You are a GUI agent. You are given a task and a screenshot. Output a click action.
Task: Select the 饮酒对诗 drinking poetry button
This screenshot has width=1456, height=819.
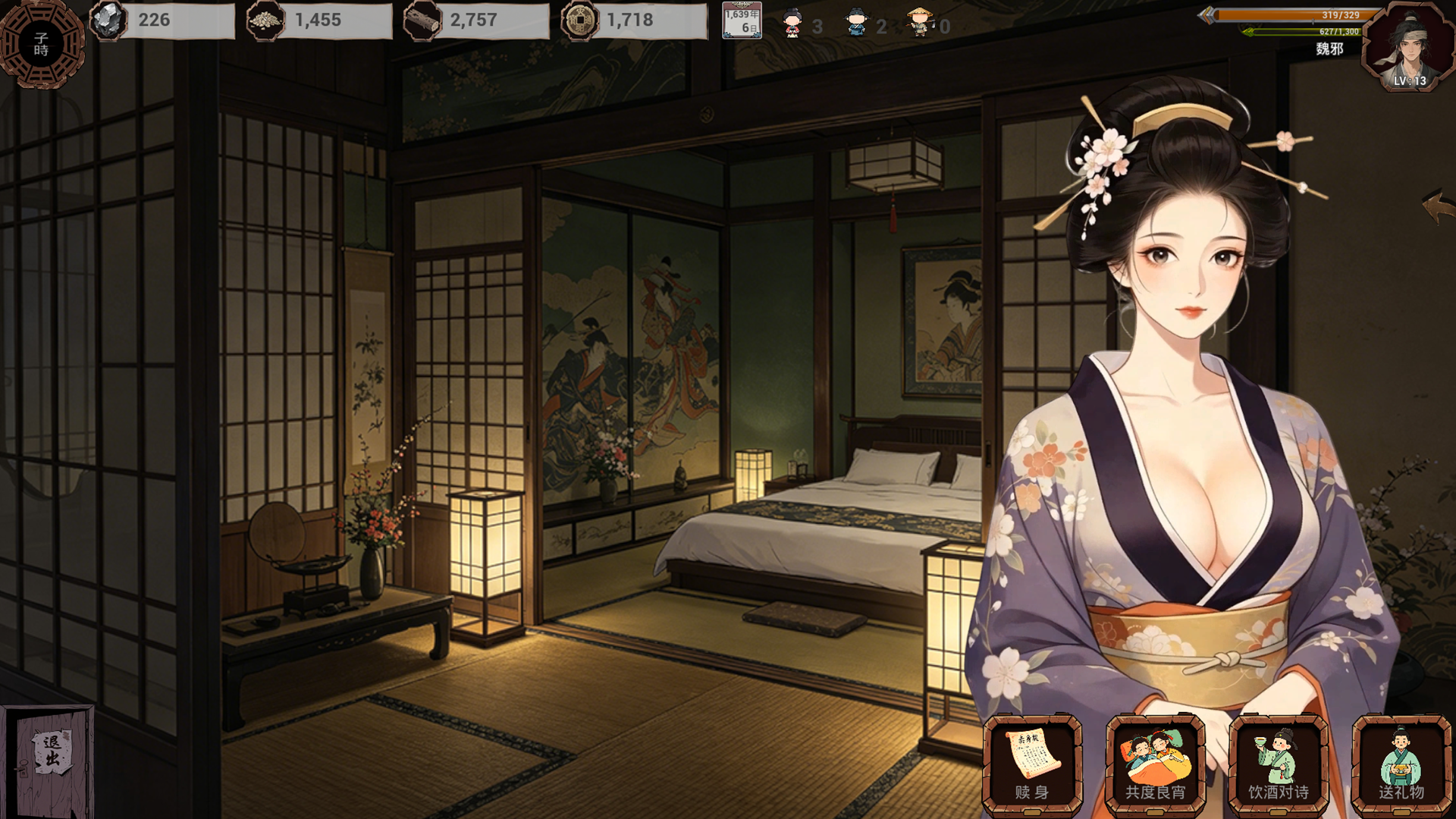[1278, 764]
